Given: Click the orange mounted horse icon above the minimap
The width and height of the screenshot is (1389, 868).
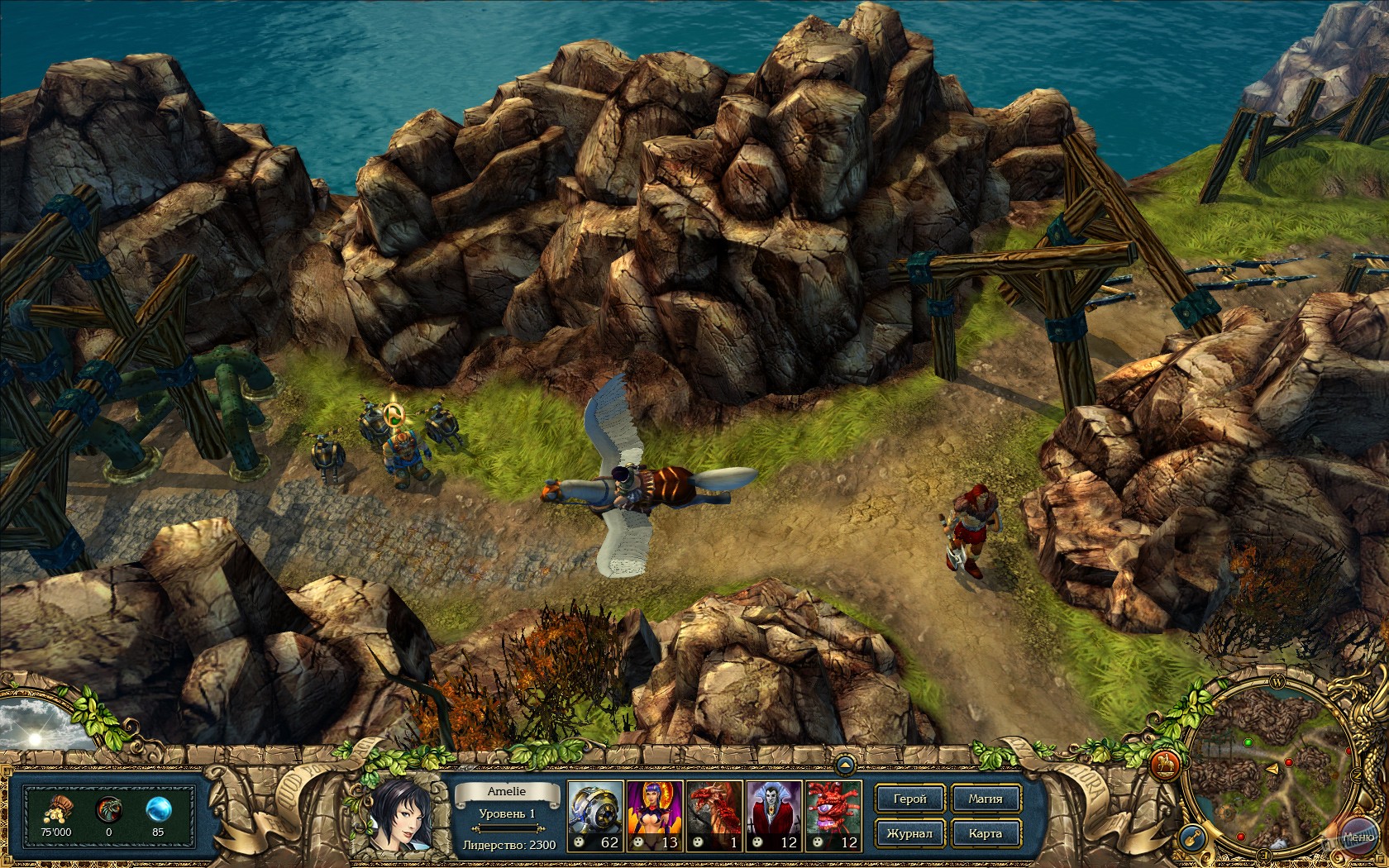Looking at the screenshot, I should (x=1164, y=763).
